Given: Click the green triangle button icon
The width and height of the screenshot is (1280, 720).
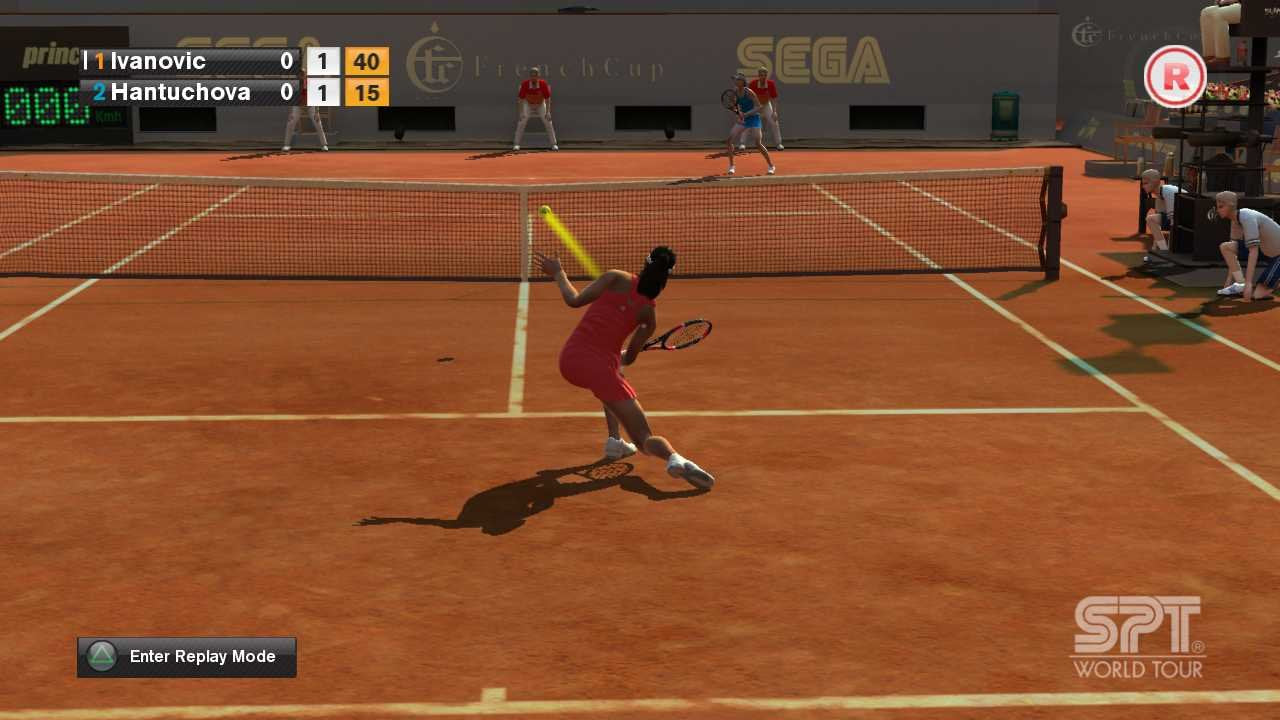Looking at the screenshot, I should [103, 656].
